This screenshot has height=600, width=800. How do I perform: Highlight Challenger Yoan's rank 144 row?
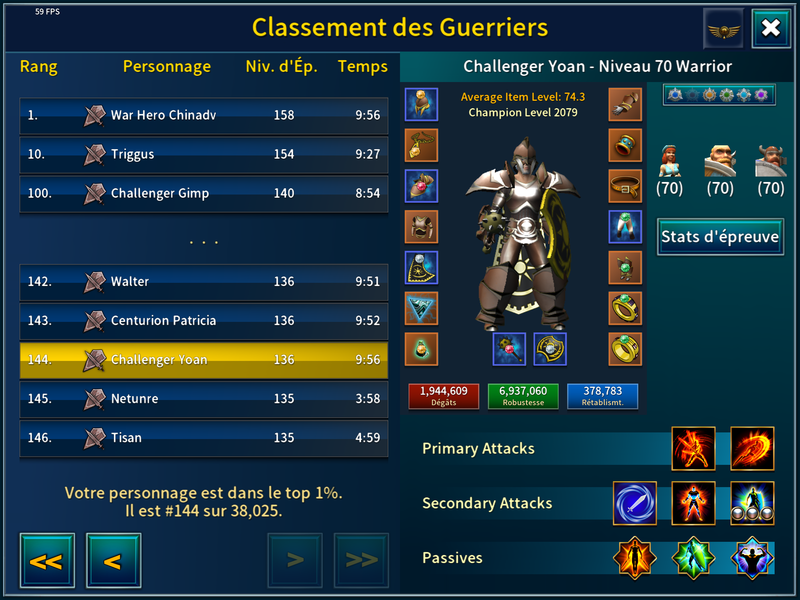pyautogui.click(x=204, y=360)
